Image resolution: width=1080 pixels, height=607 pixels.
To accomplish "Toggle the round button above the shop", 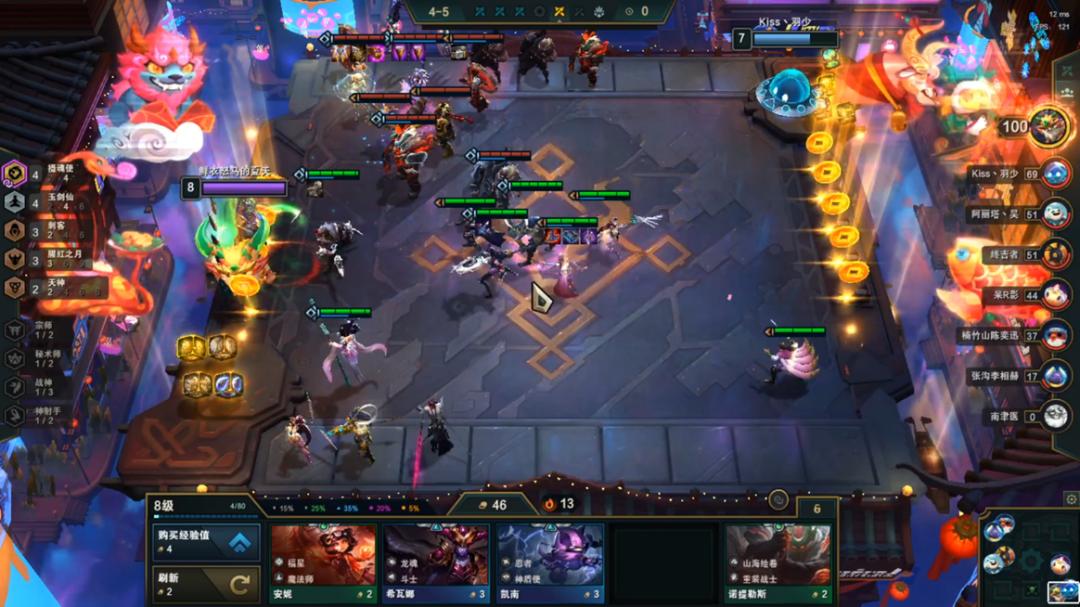I will tap(778, 500).
